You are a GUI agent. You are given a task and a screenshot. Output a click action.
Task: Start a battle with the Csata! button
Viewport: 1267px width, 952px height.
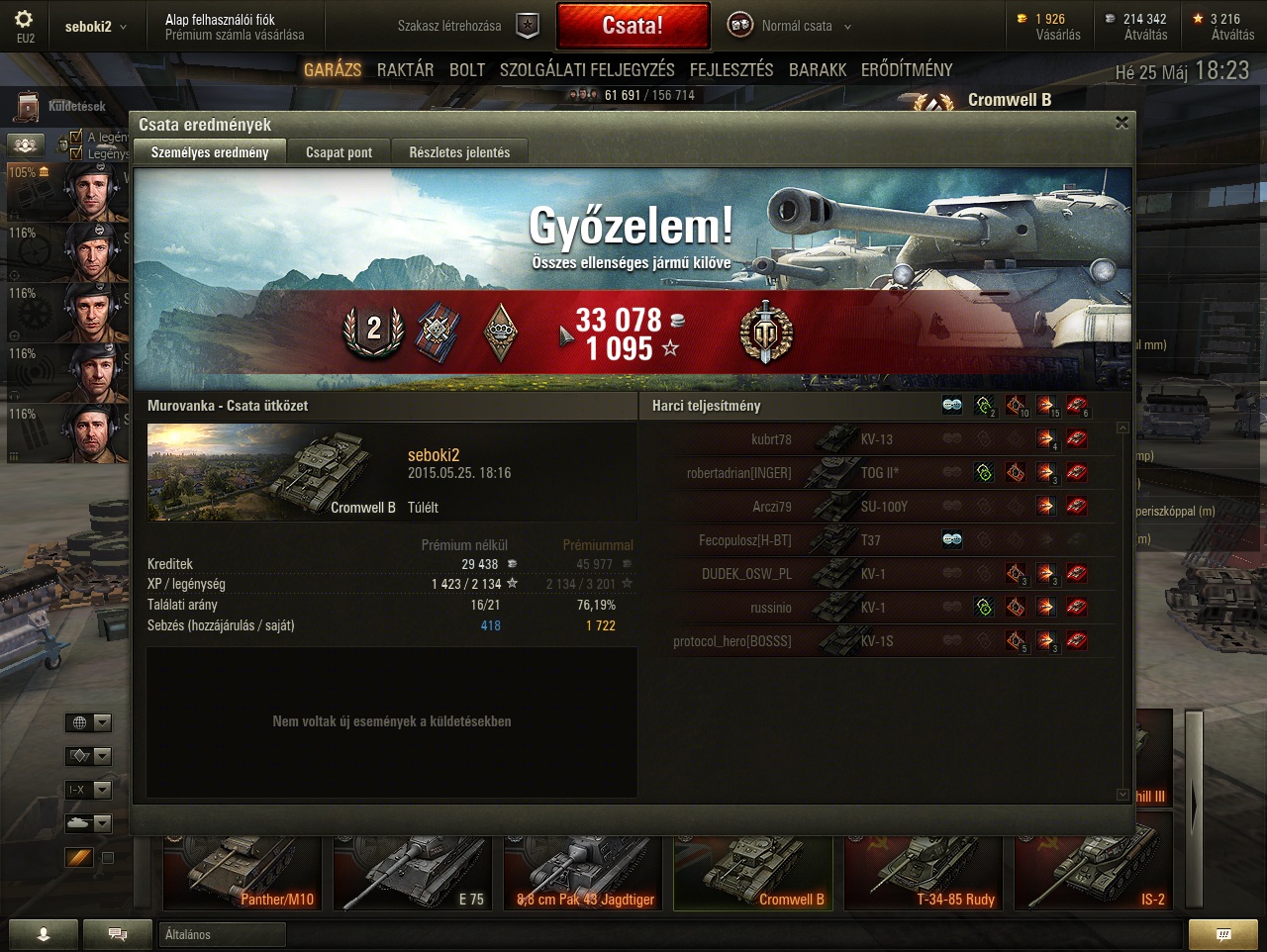[633, 26]
